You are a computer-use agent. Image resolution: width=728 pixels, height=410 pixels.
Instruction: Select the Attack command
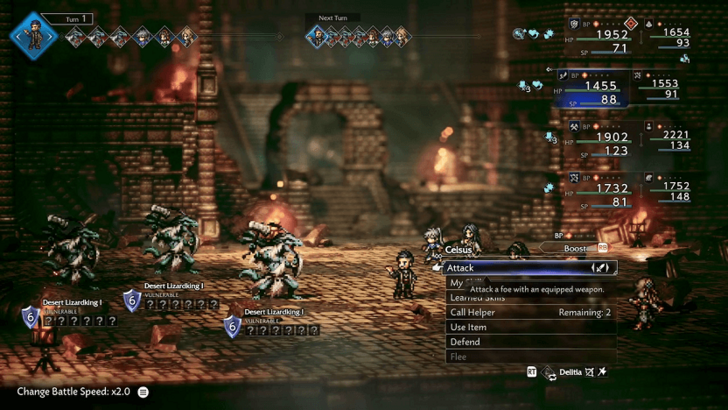coord(528,268)
